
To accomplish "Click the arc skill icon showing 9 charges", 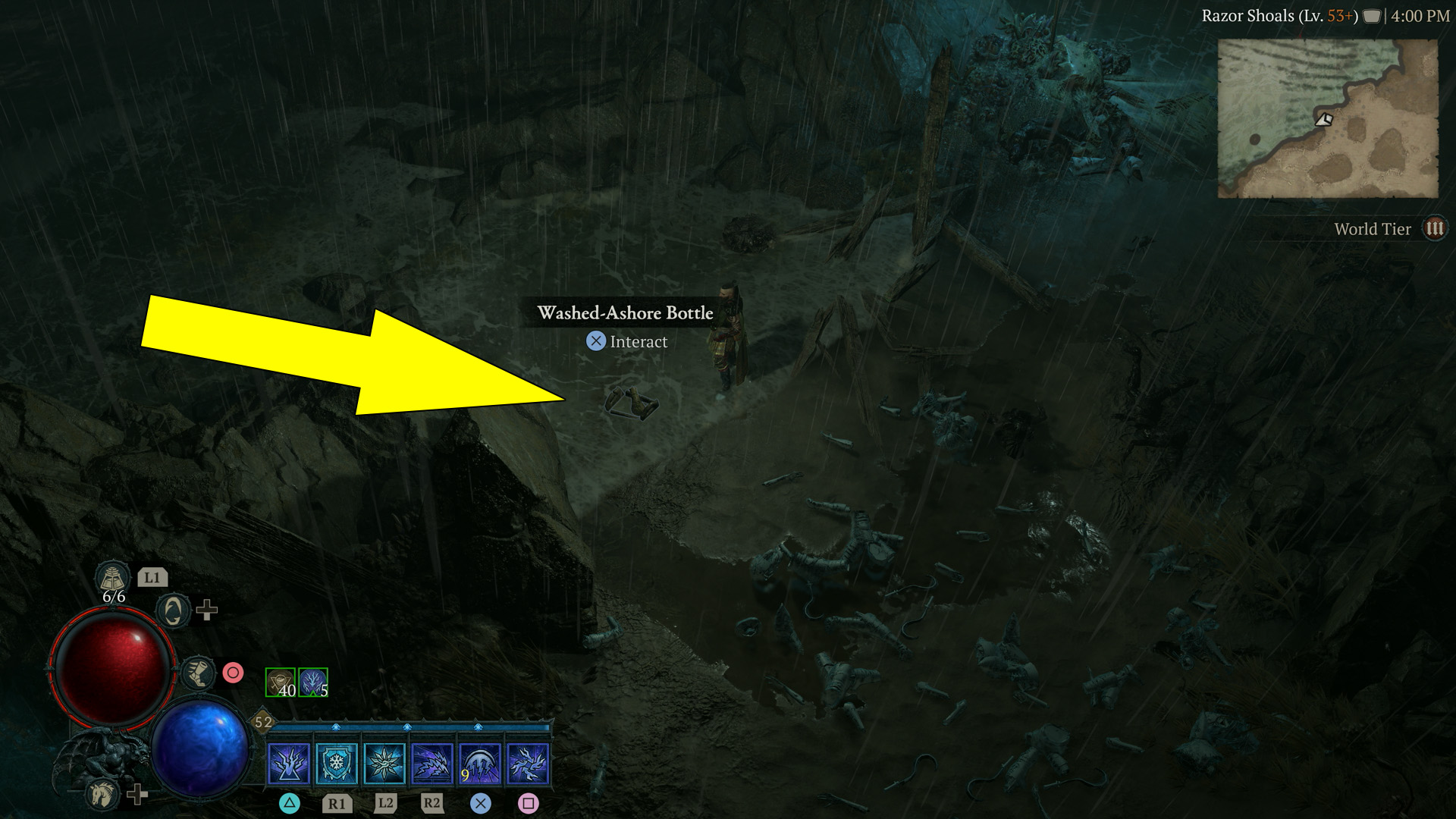I will 479,764.
